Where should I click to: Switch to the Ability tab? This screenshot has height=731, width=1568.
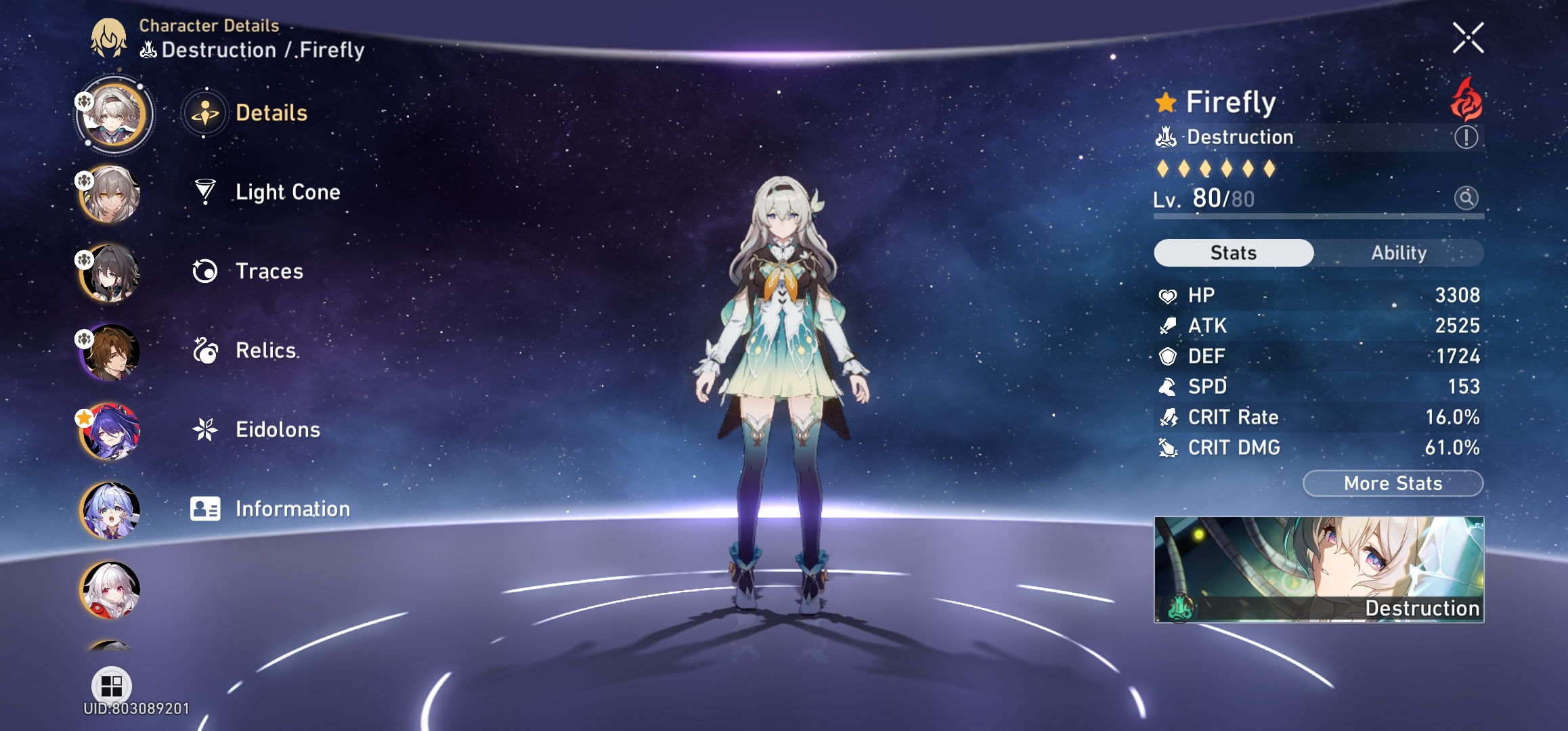click(x=1398, y=253)
